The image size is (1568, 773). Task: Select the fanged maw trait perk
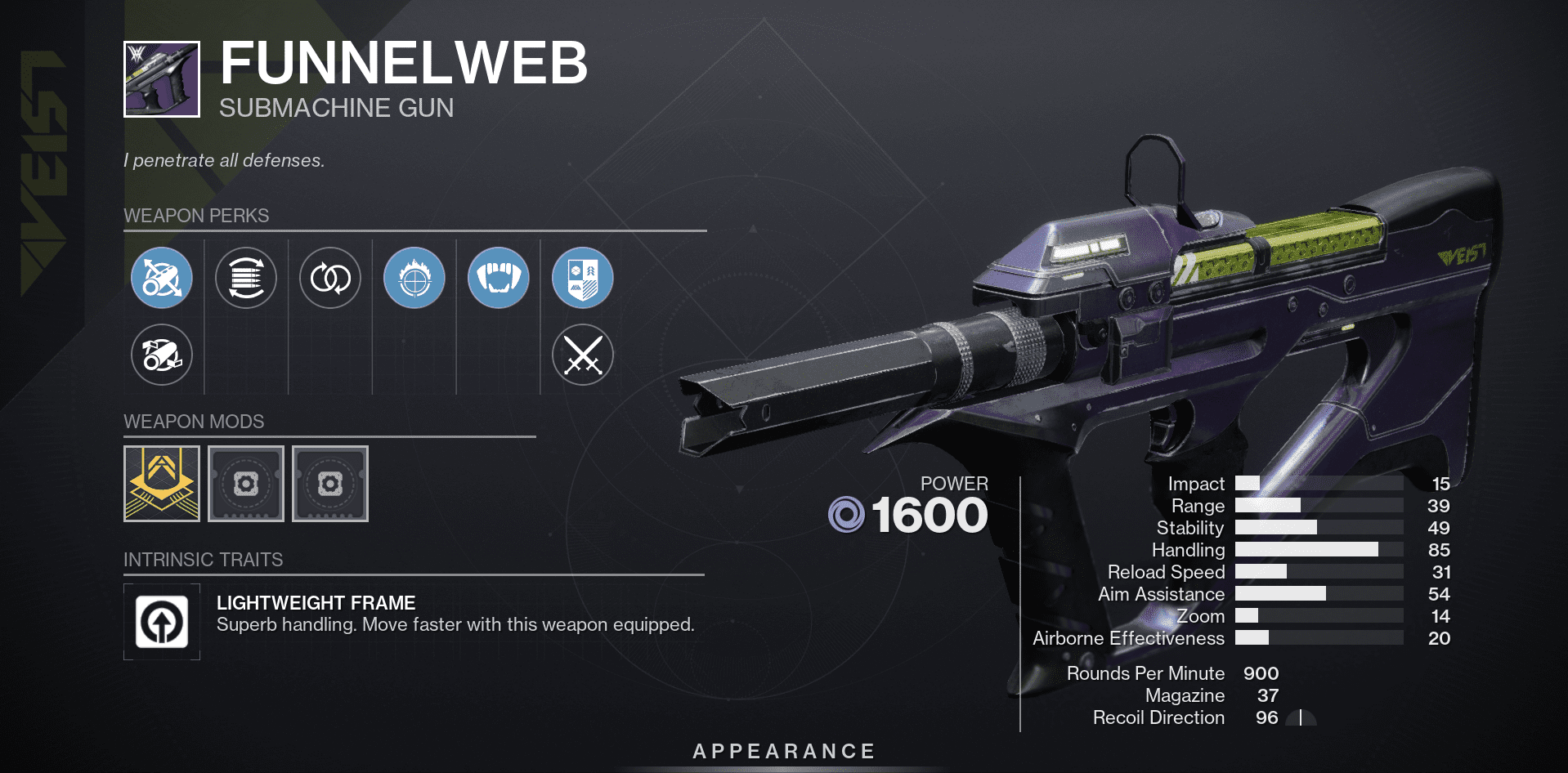point(498,278)
